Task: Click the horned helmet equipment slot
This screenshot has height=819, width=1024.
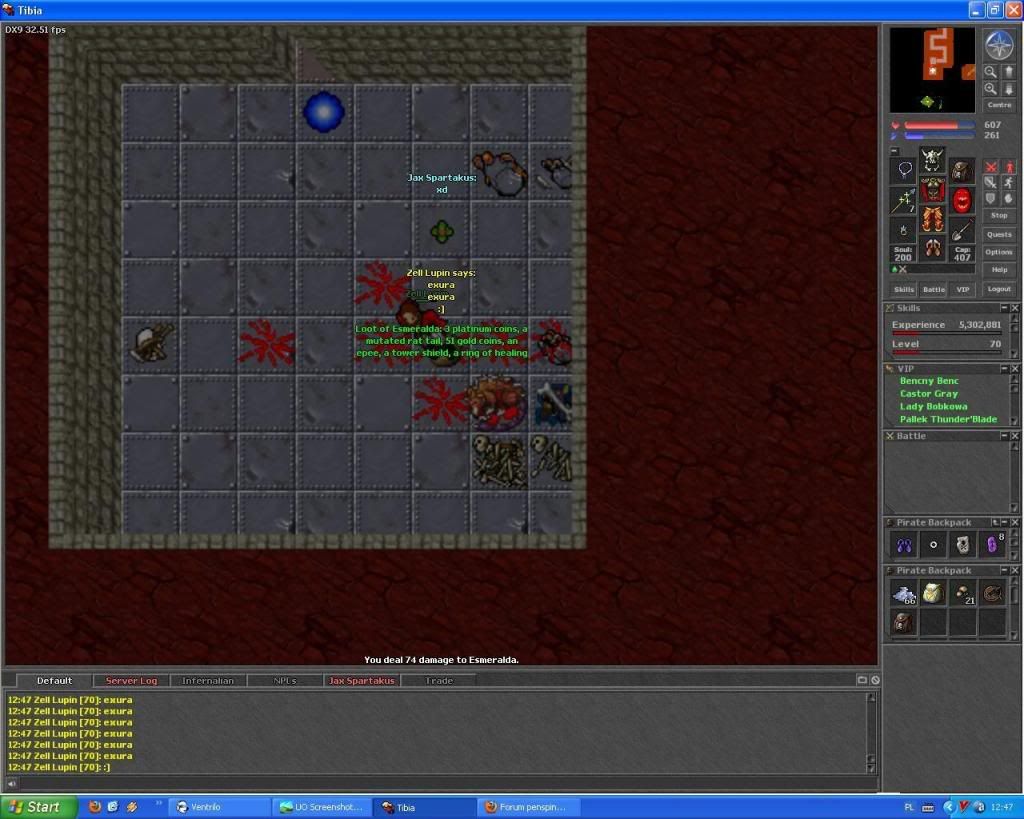Action: click(x=933, y=158)
